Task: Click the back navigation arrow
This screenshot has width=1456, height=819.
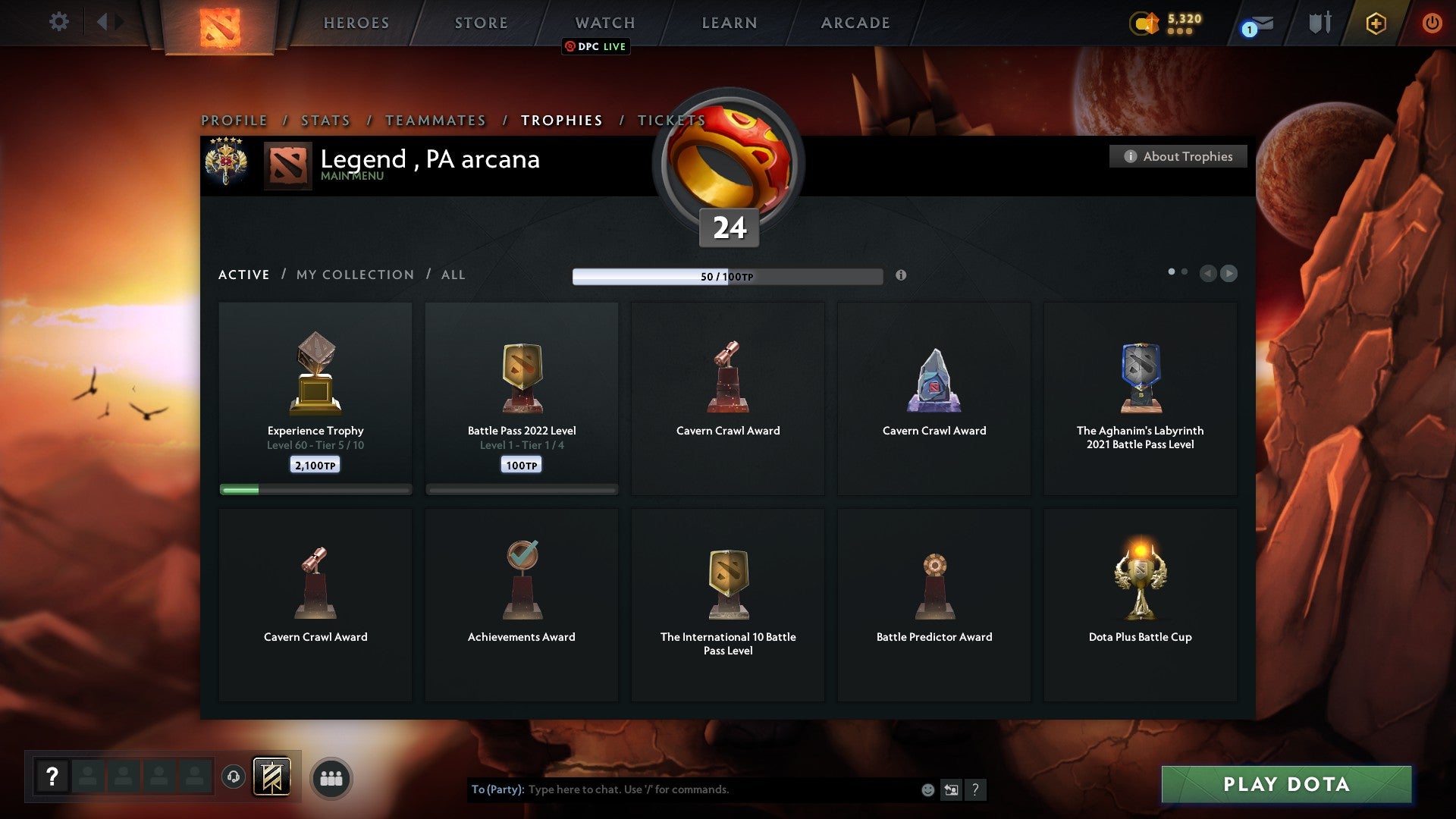Action: 104,21
